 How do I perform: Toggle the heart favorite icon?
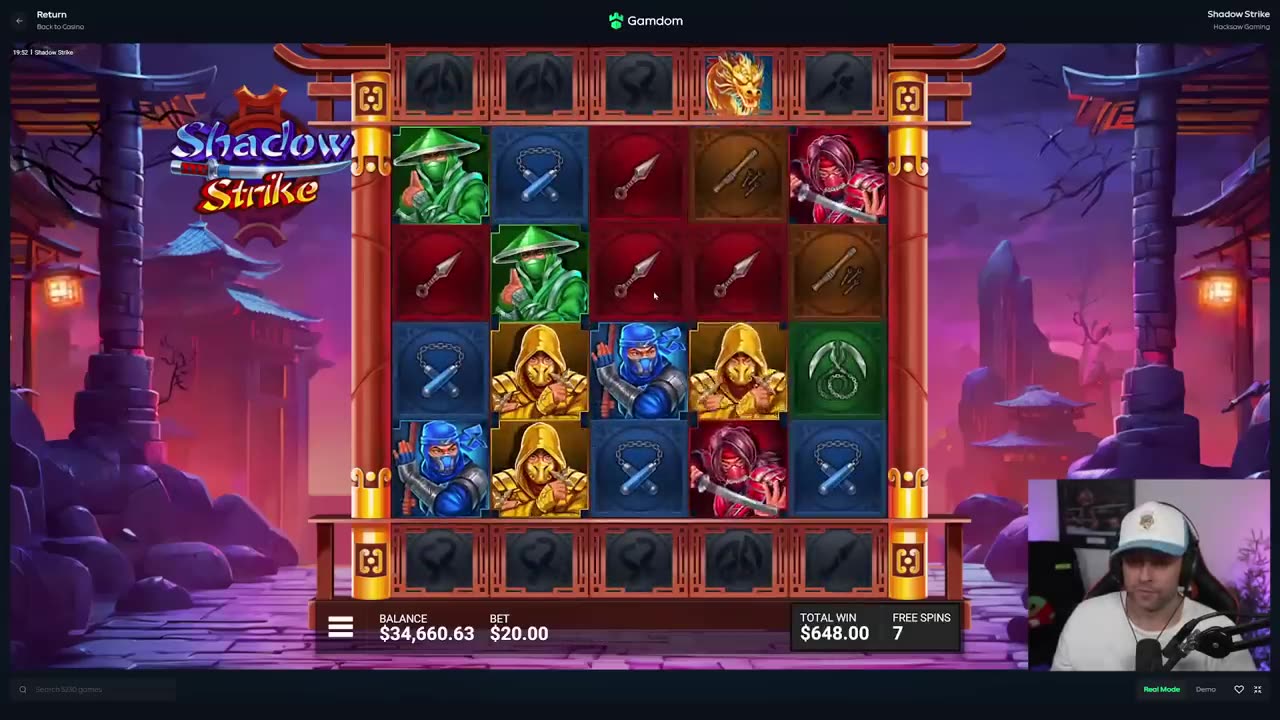coord(1239,689)
